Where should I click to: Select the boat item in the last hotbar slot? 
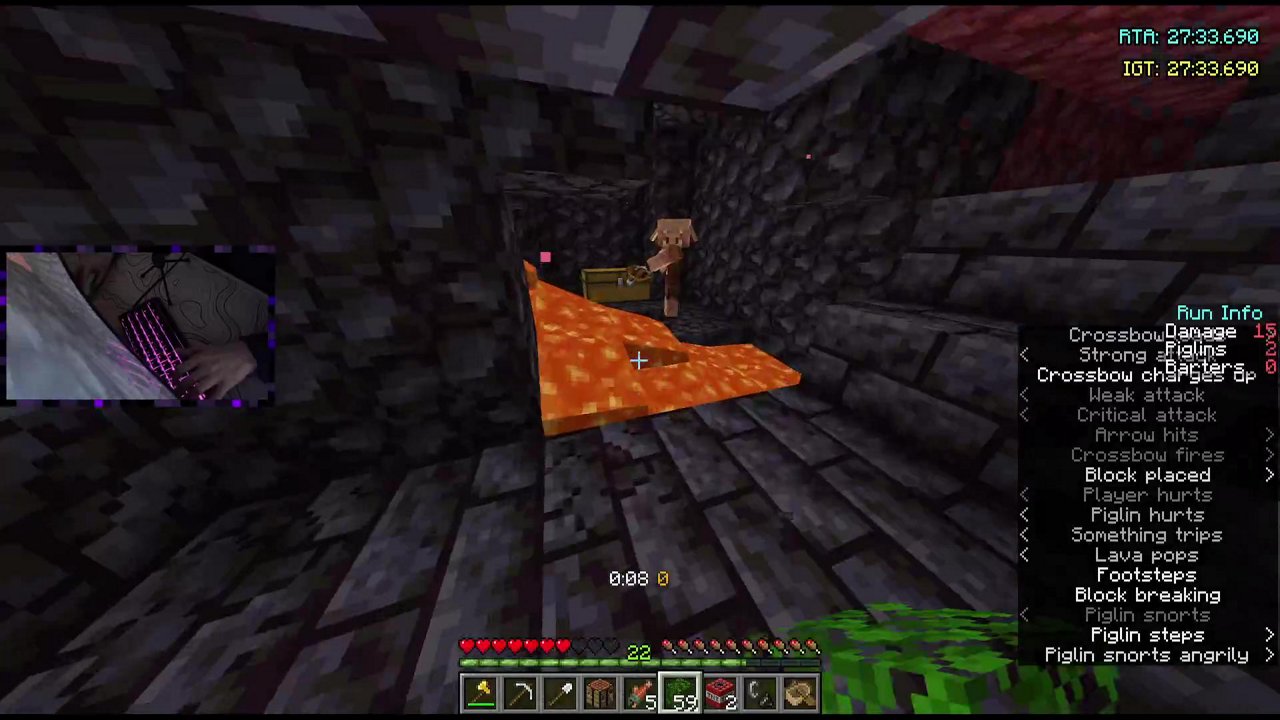pyautogui.click(x=799, y=690)
